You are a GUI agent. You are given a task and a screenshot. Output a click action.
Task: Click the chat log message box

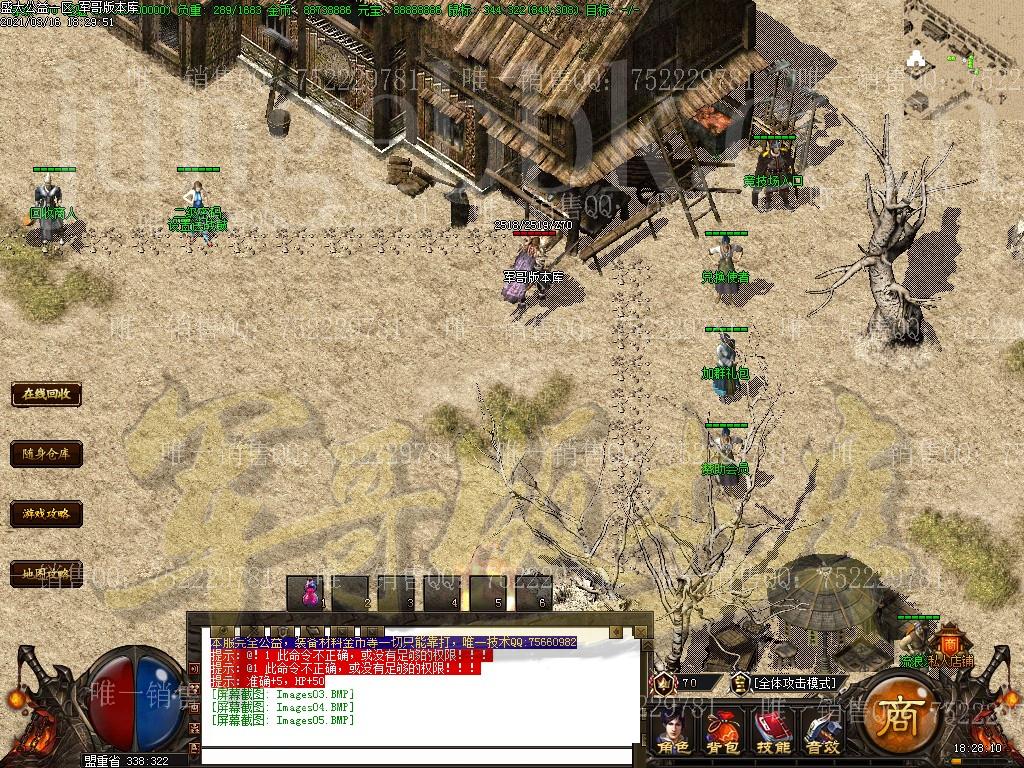pos(420,690)
